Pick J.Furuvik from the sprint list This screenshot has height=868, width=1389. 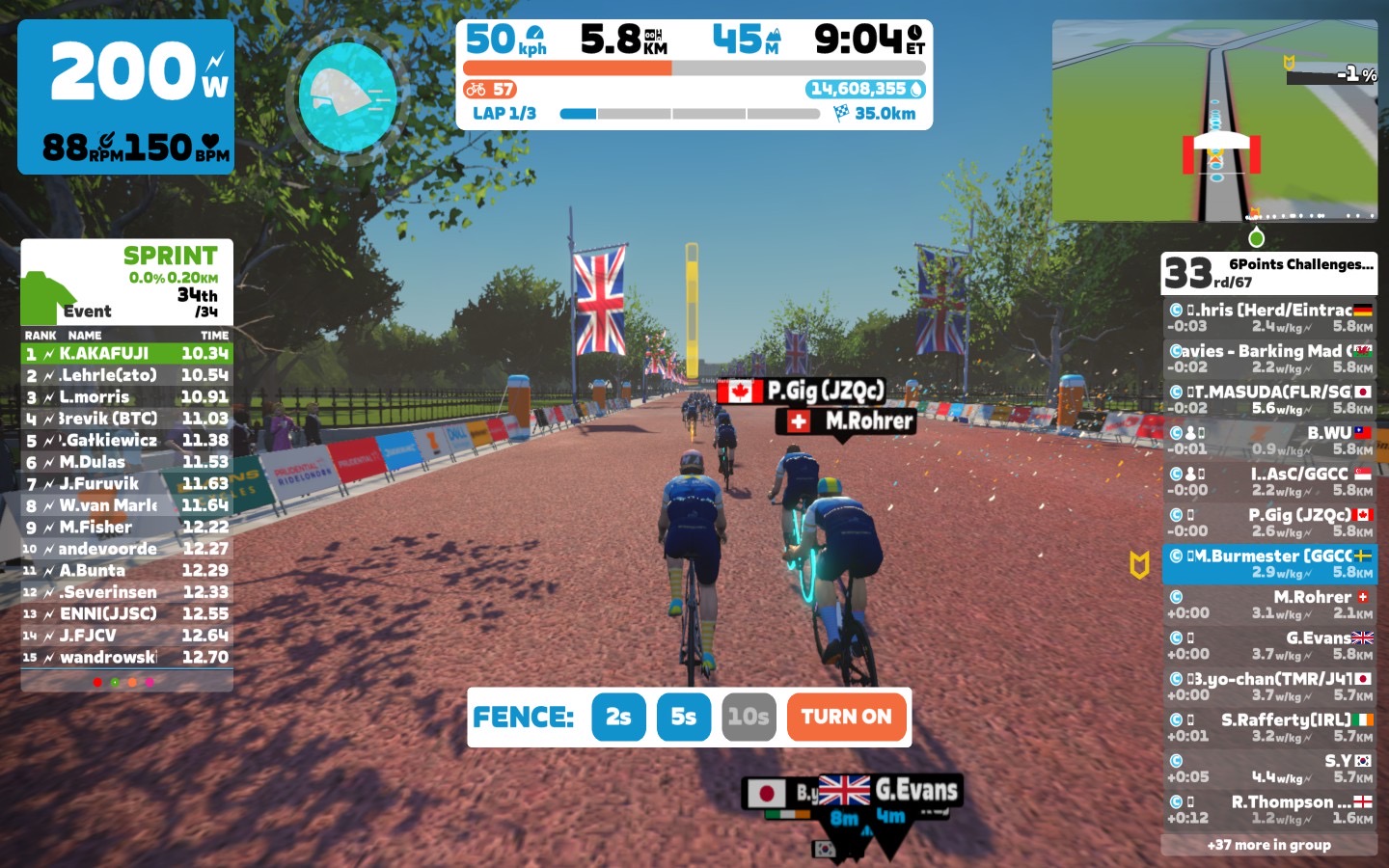click(x=126, y=484)
